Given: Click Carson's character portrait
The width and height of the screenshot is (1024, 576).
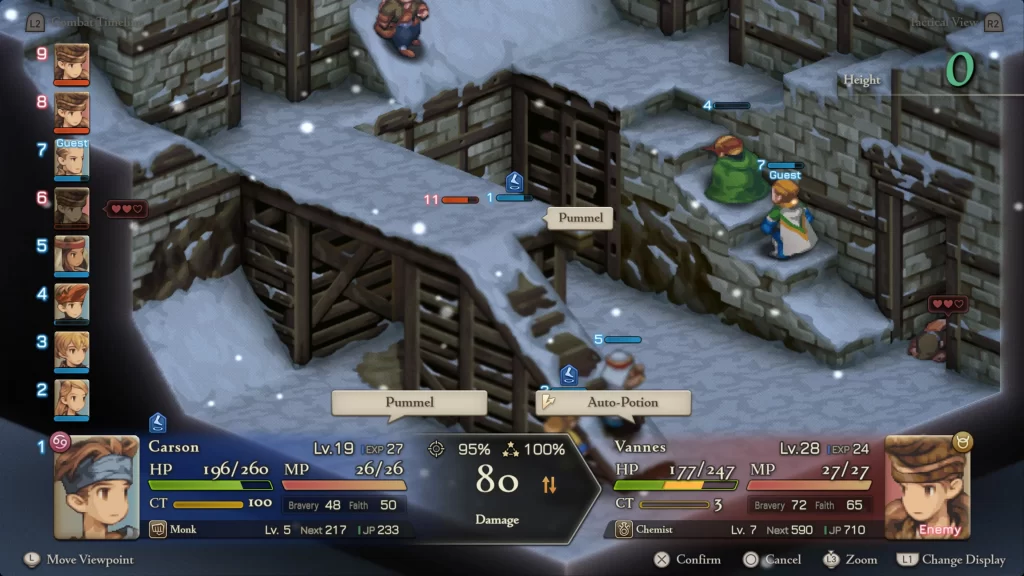Looking at the screenshot, I should point(96,487).
